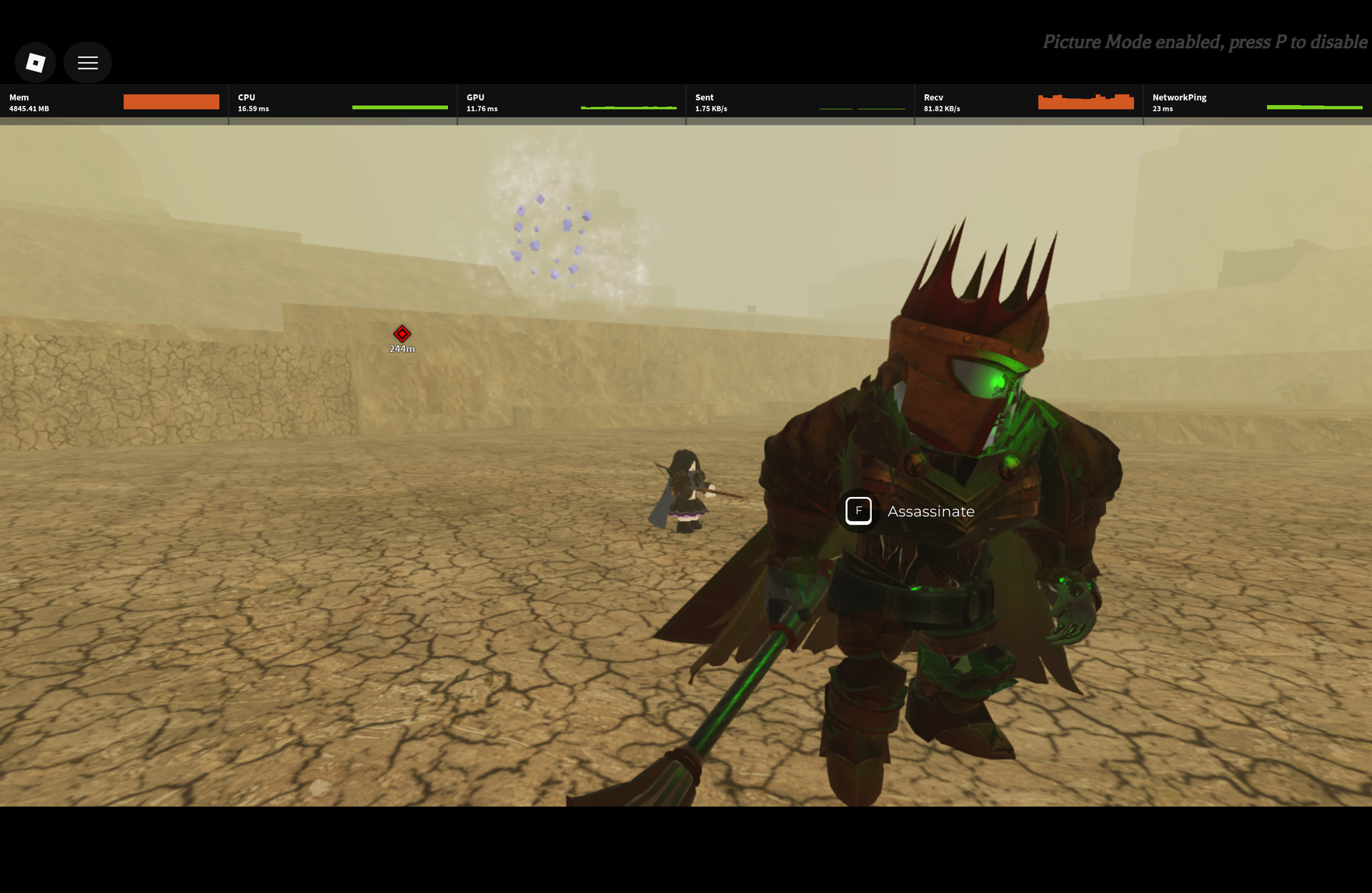The width and height of the screenshot is (1372, 893).
Task: Click the Recv network stat panel
Action: coord(1028,102)
